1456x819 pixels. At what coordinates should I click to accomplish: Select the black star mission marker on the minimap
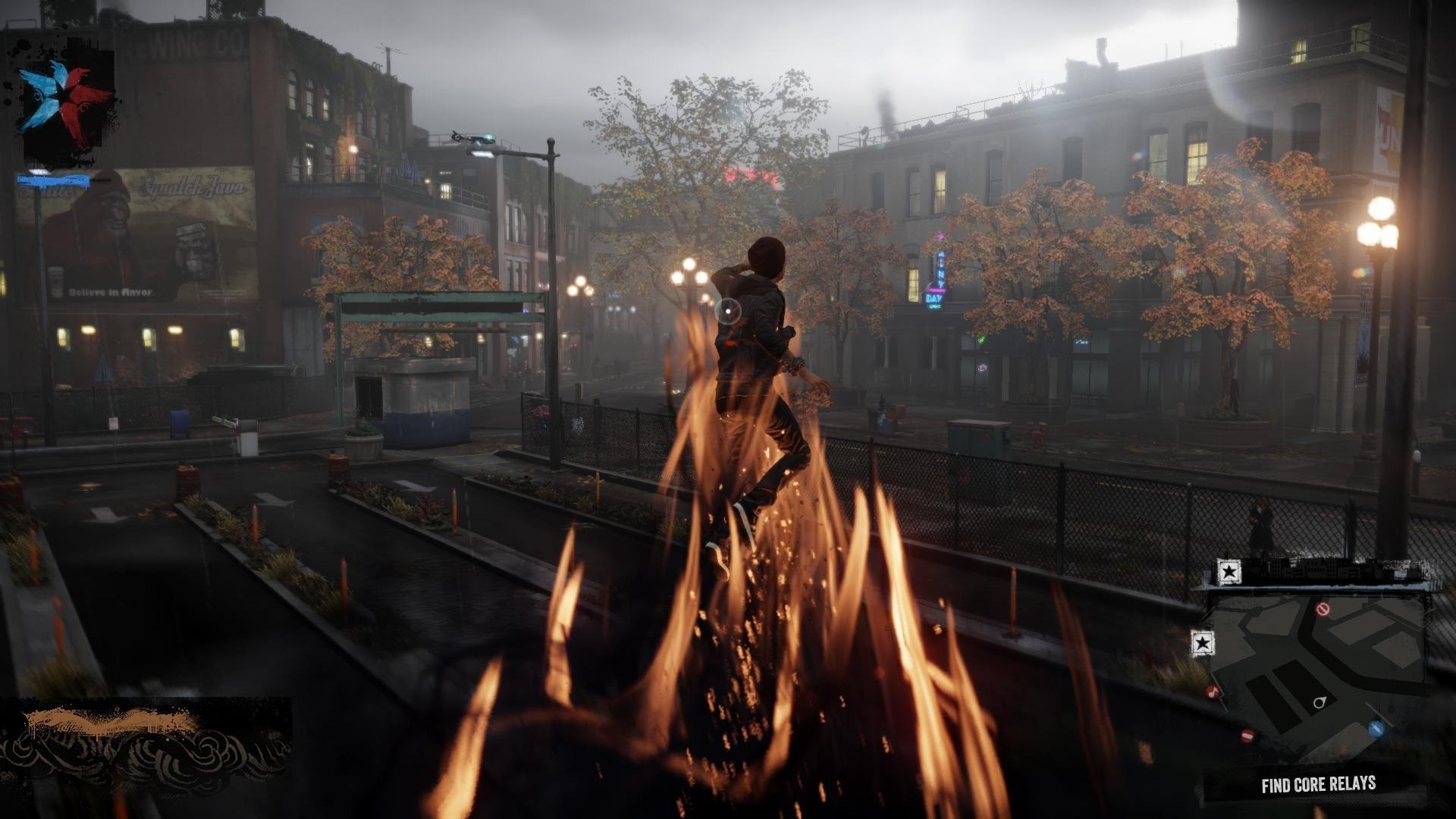[x=1203, y=643]
